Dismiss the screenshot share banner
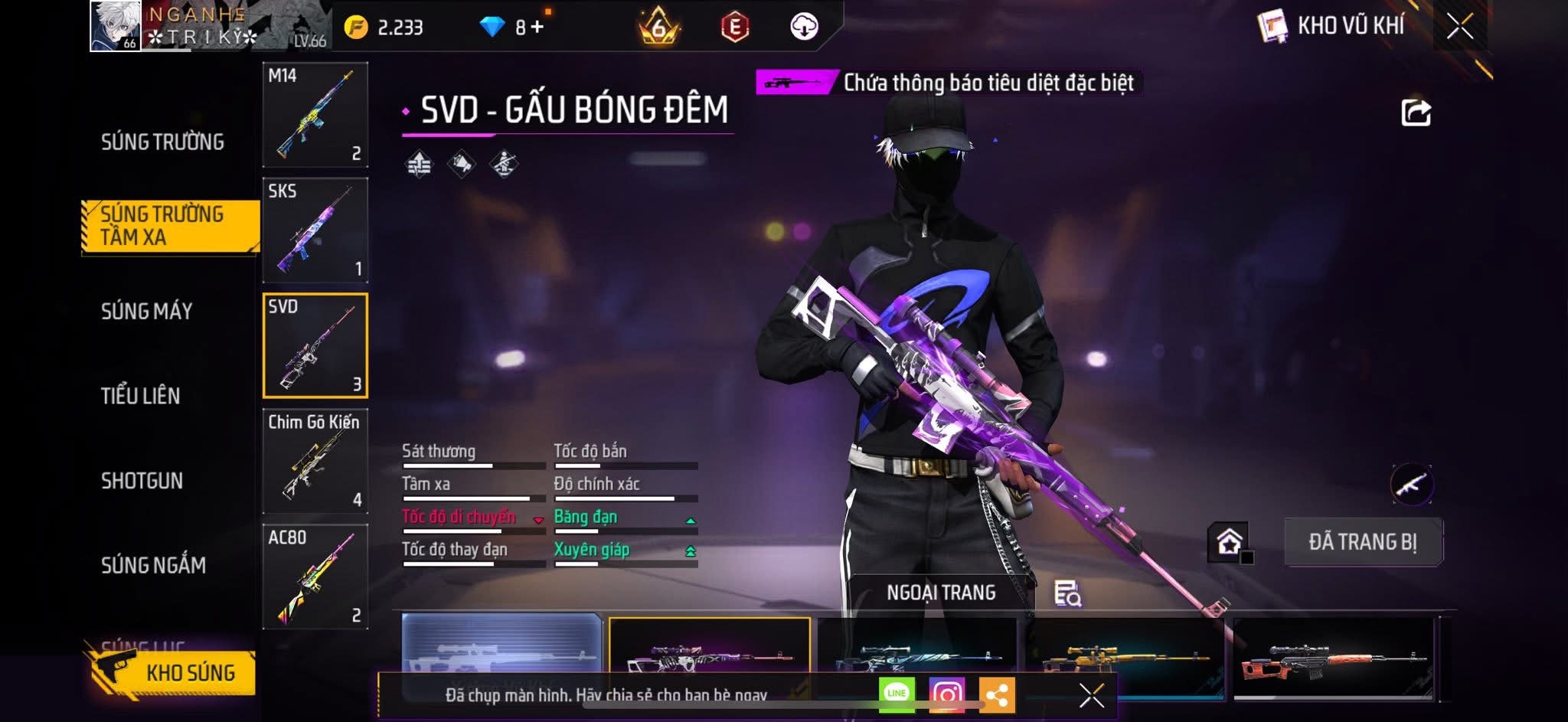 click(x=1091, y=695)
